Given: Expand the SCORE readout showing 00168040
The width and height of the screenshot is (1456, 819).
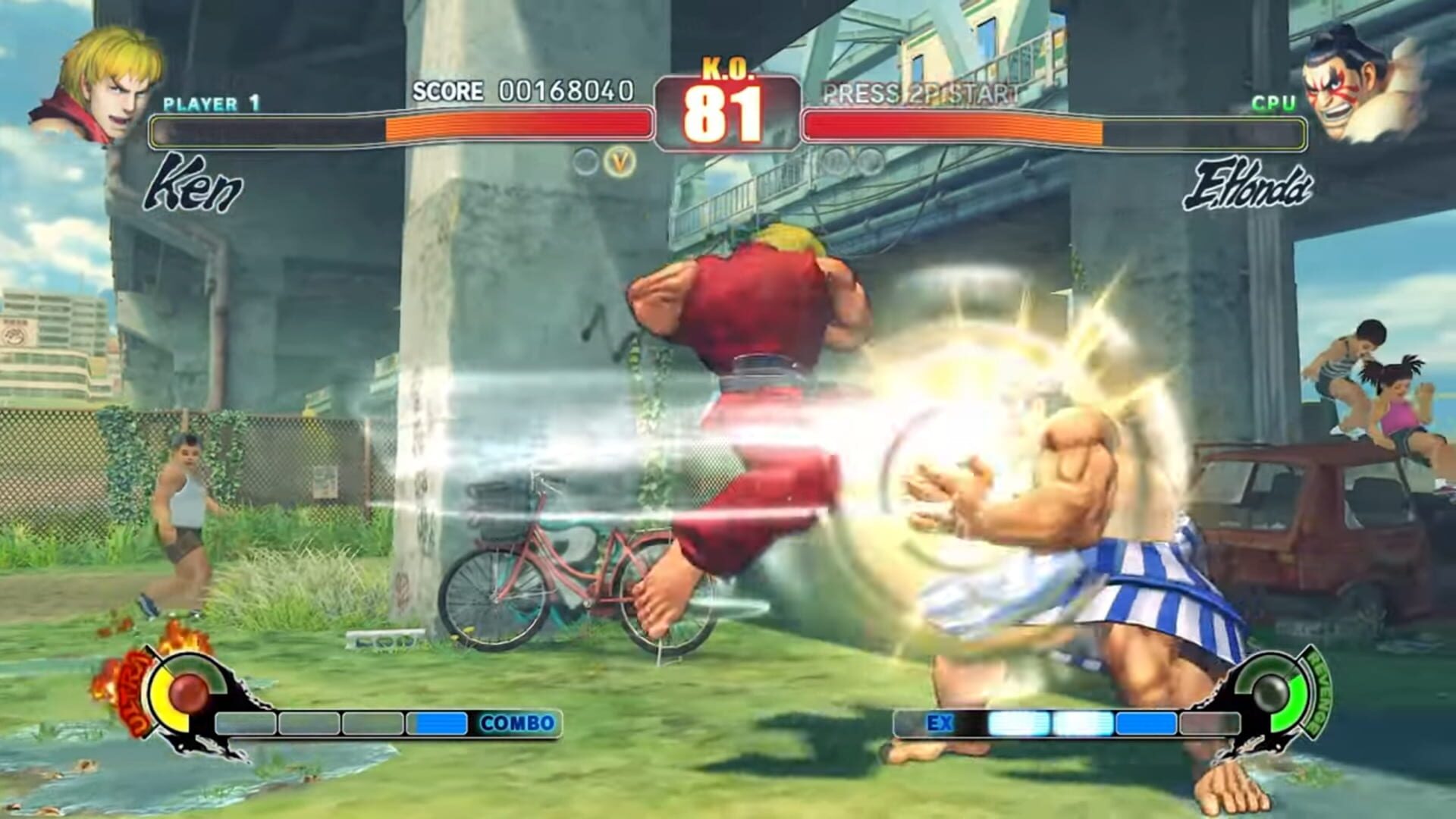Looking at the screenshot, I should [523, 91].
